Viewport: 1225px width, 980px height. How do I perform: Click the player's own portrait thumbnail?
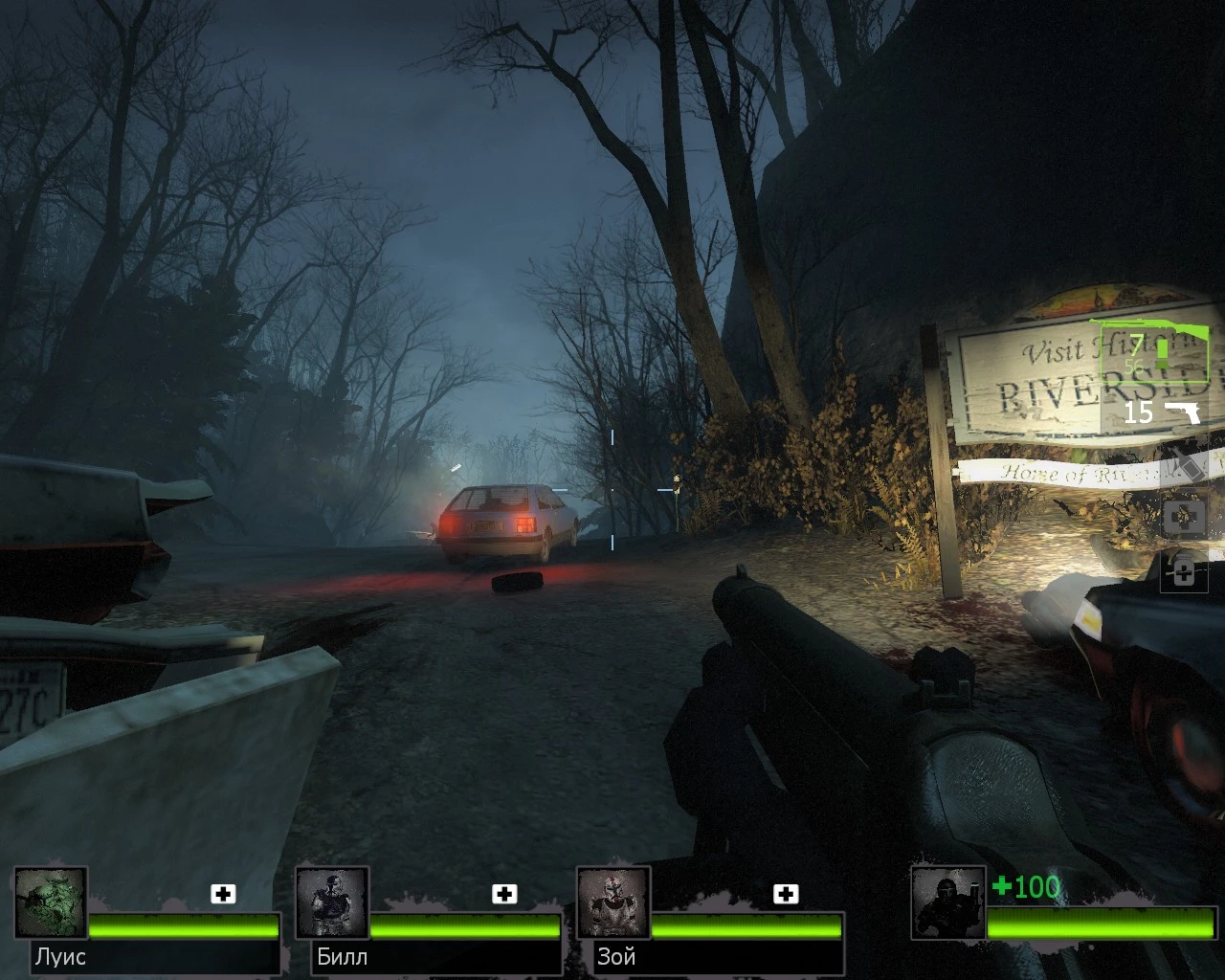point(947,902)
